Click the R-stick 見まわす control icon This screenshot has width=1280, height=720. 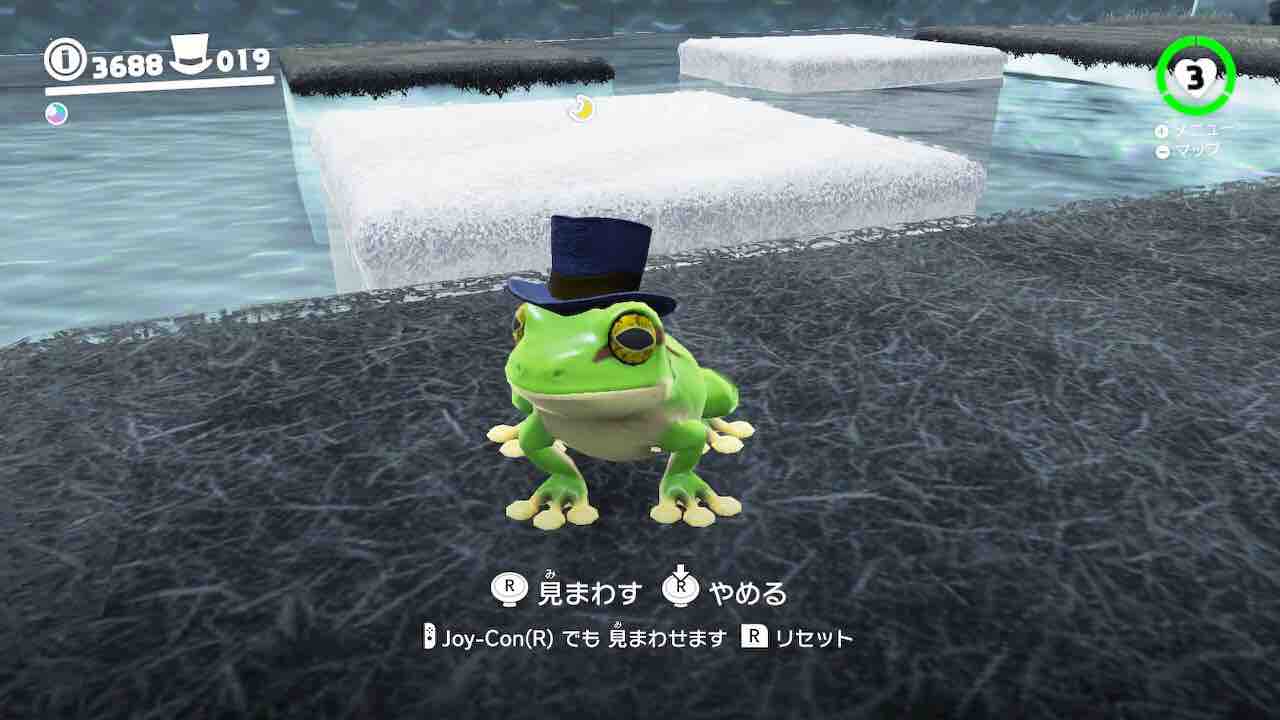[x=508, y=590]
